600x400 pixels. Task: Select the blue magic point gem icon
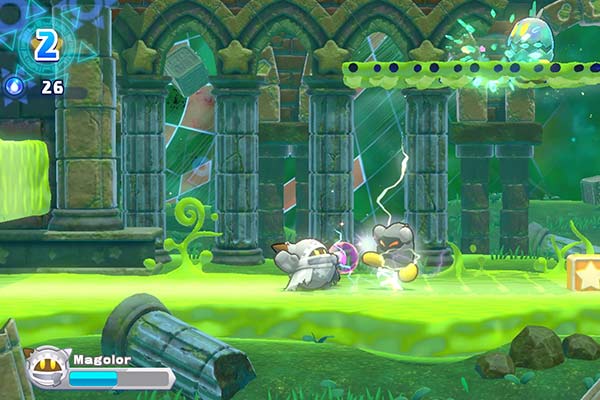tap(16, 87)
